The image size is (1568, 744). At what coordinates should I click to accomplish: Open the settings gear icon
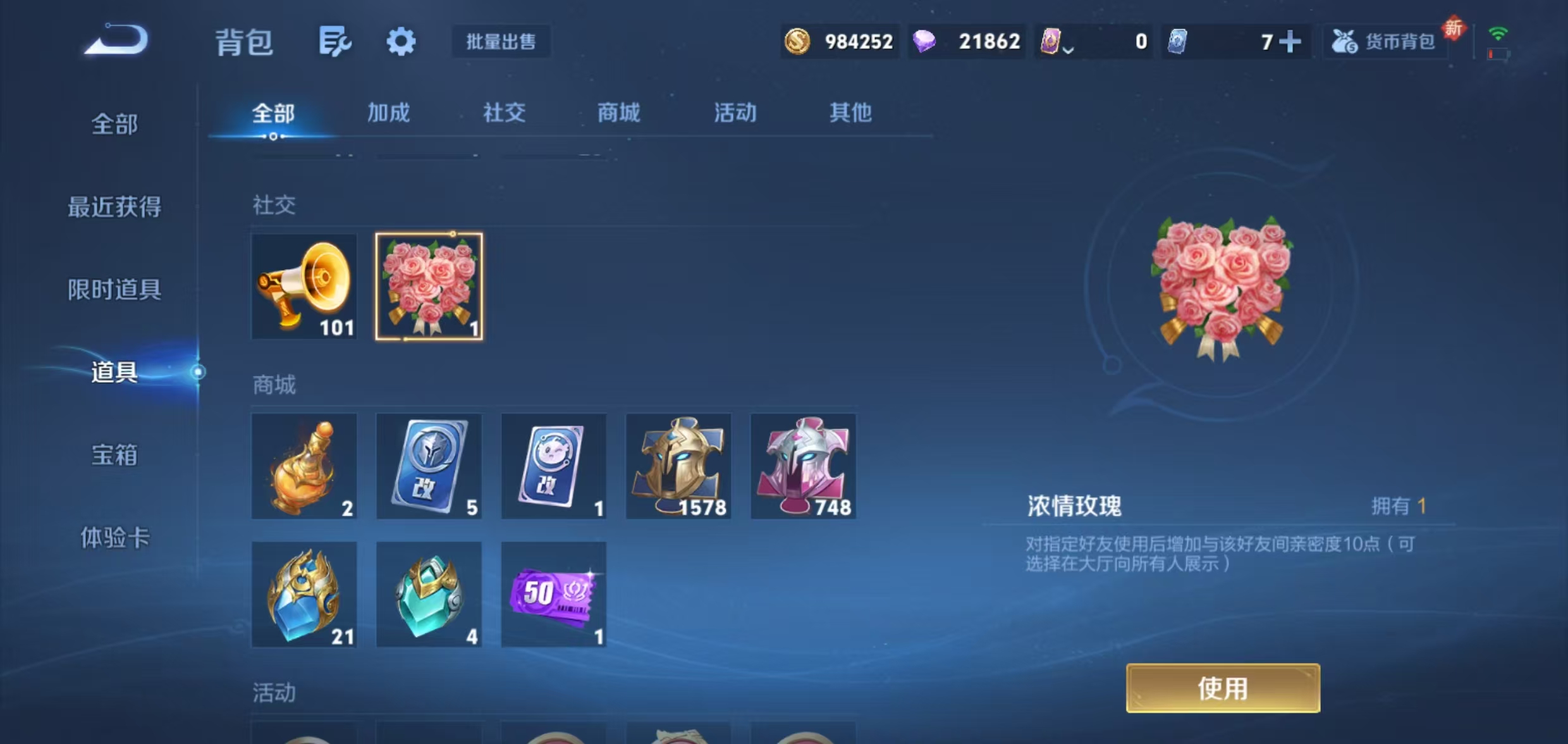coord(401,41)
